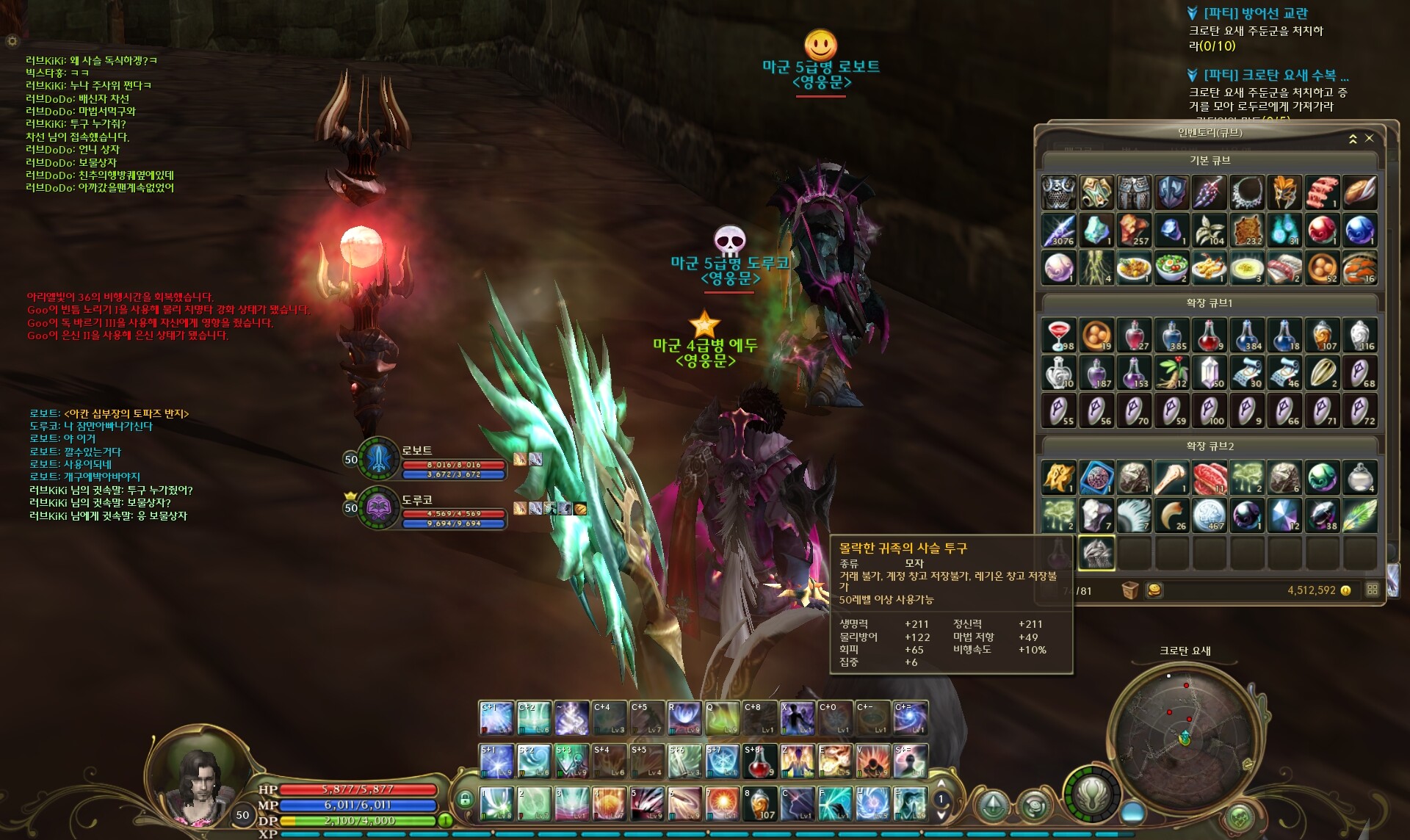The height and width of the screenshot is (840, 1410).
Task: Click the winged flight gauge button
Action: [1092, 795]
